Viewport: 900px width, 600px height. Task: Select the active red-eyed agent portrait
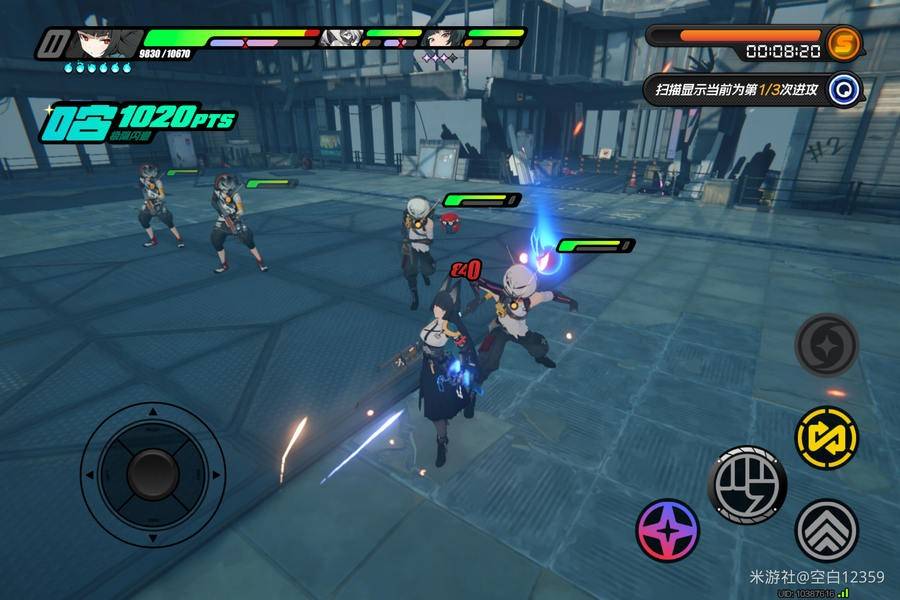[100, 42]
